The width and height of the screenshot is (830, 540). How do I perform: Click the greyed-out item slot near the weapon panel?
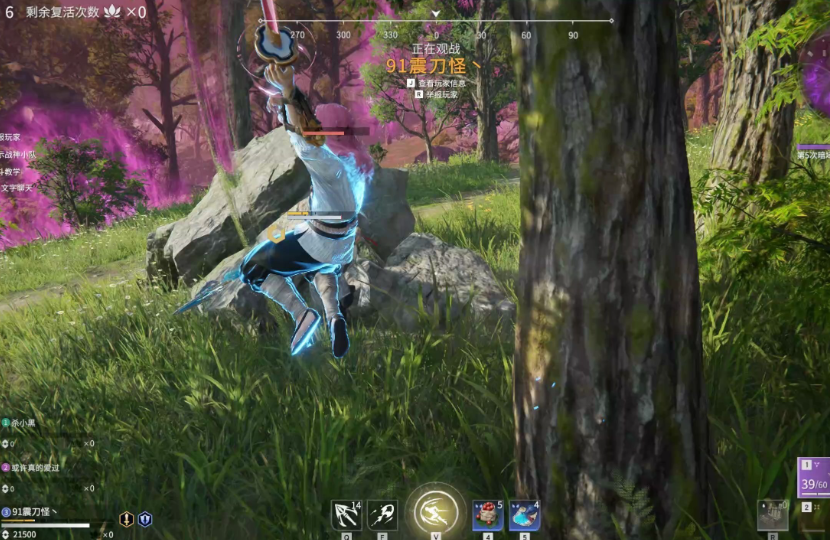click(772, 514)
